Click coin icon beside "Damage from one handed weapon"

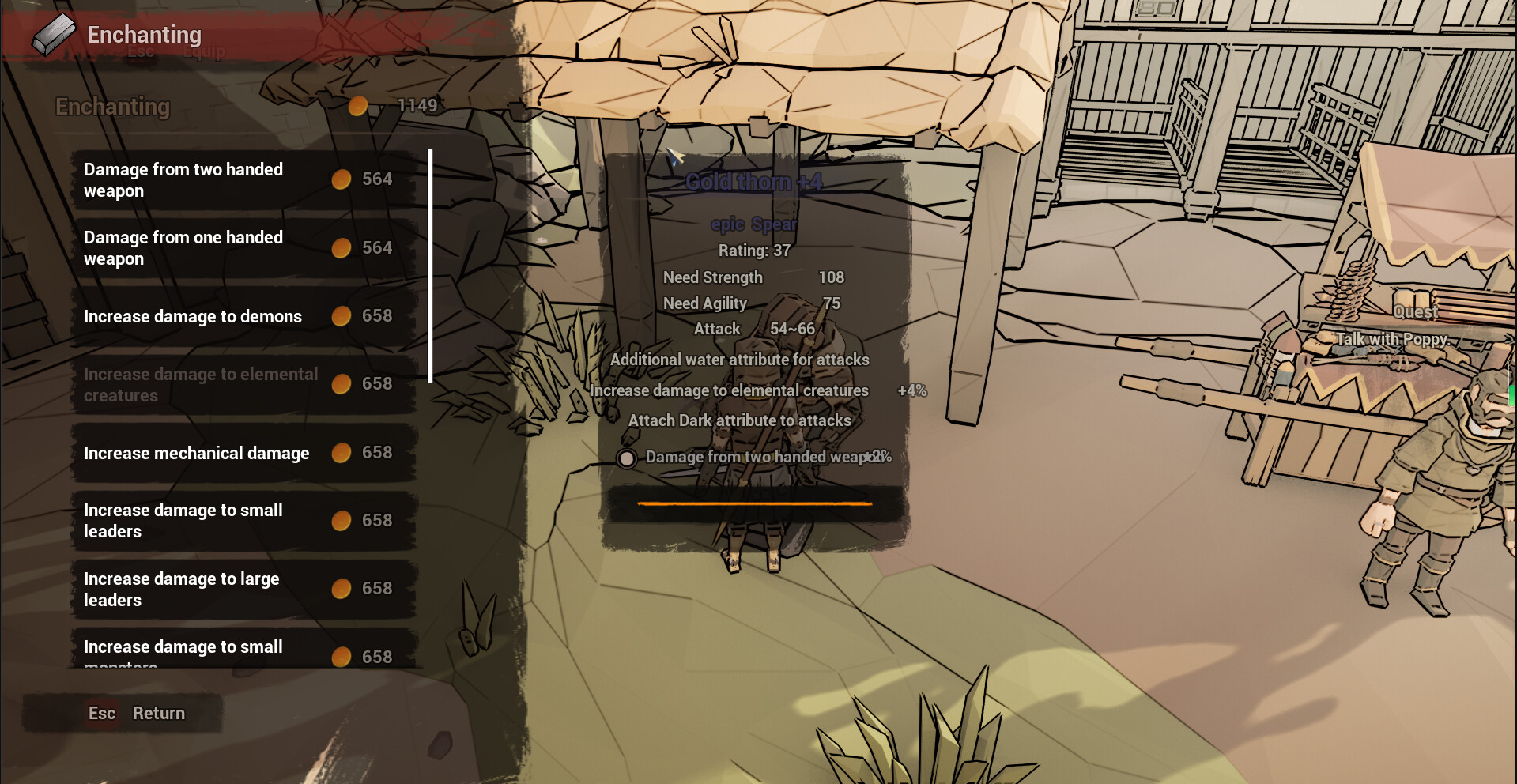[342, 247]
